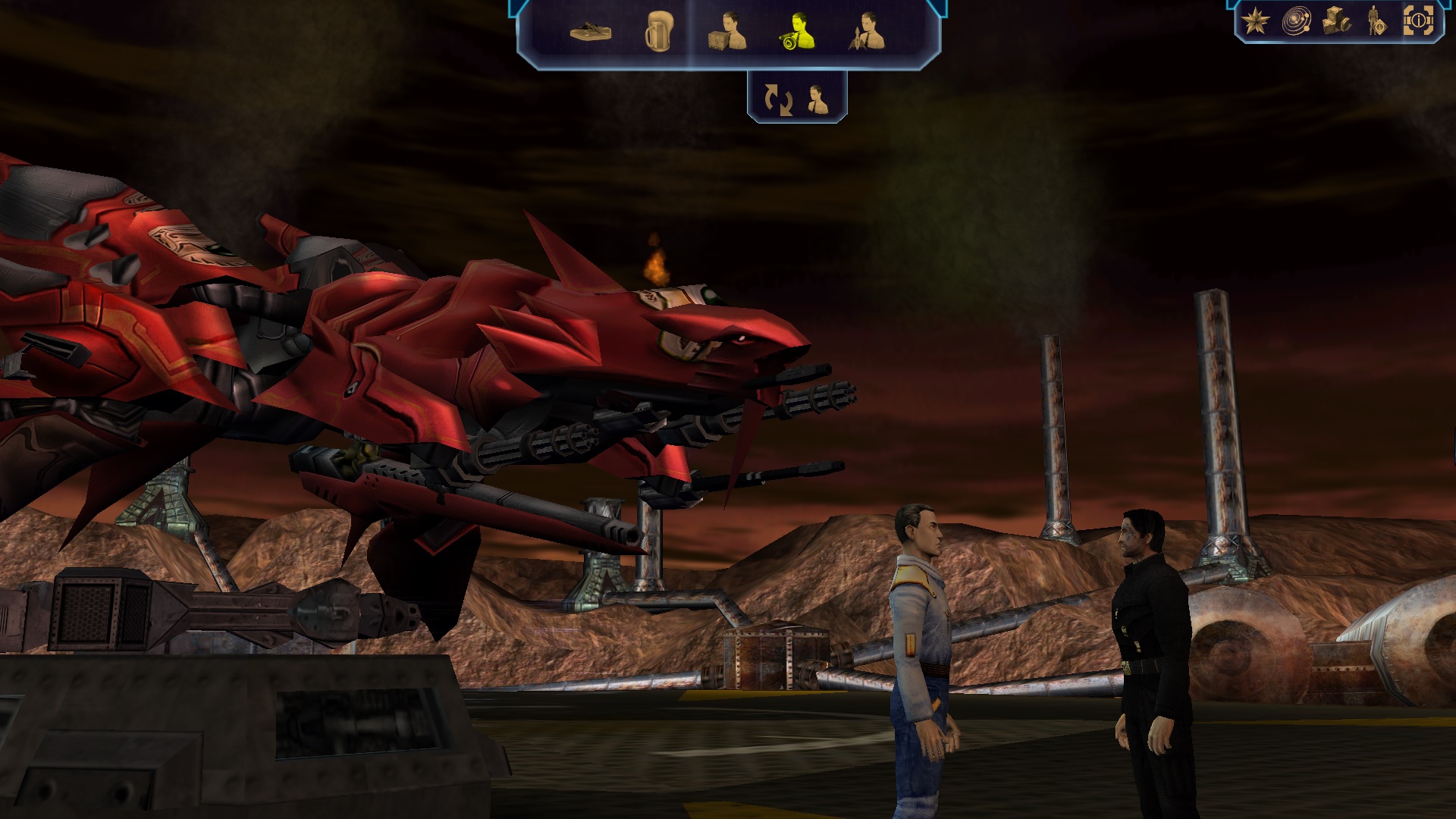Open the commodity trader with crate icon
1456x819 pixels.
pos(727,32)
